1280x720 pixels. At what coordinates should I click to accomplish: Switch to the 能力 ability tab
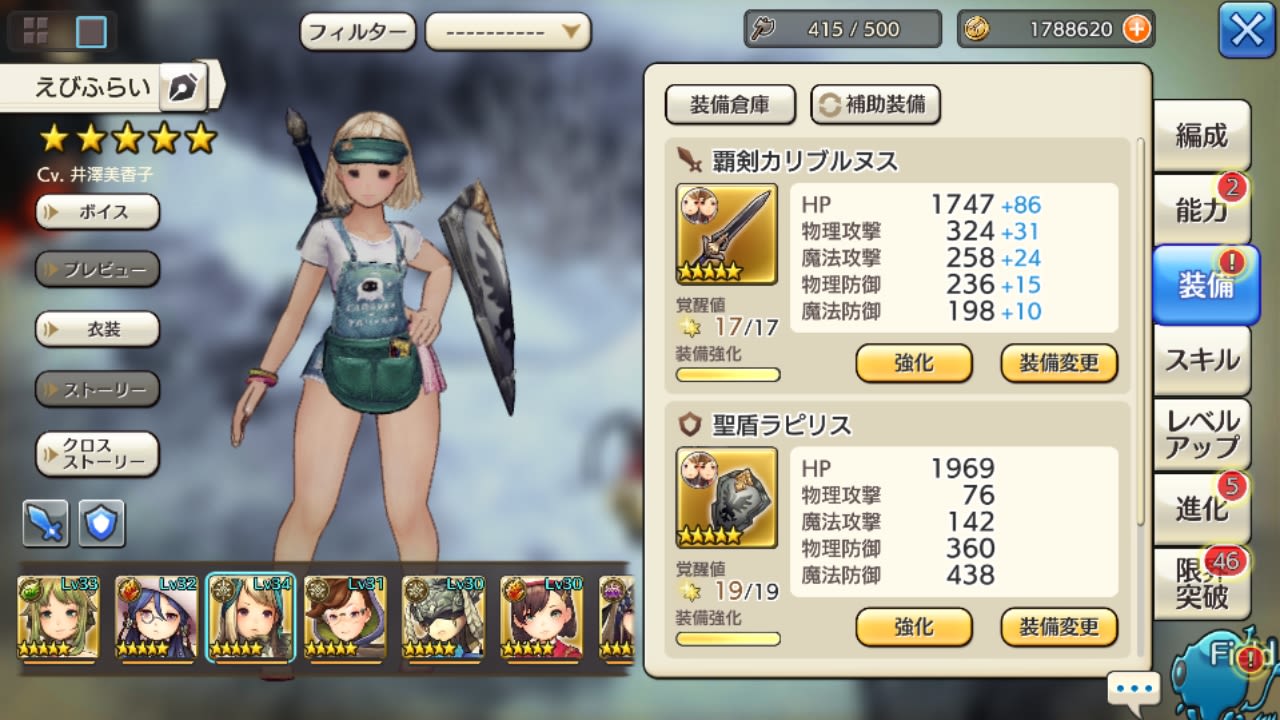[1201, 210]
